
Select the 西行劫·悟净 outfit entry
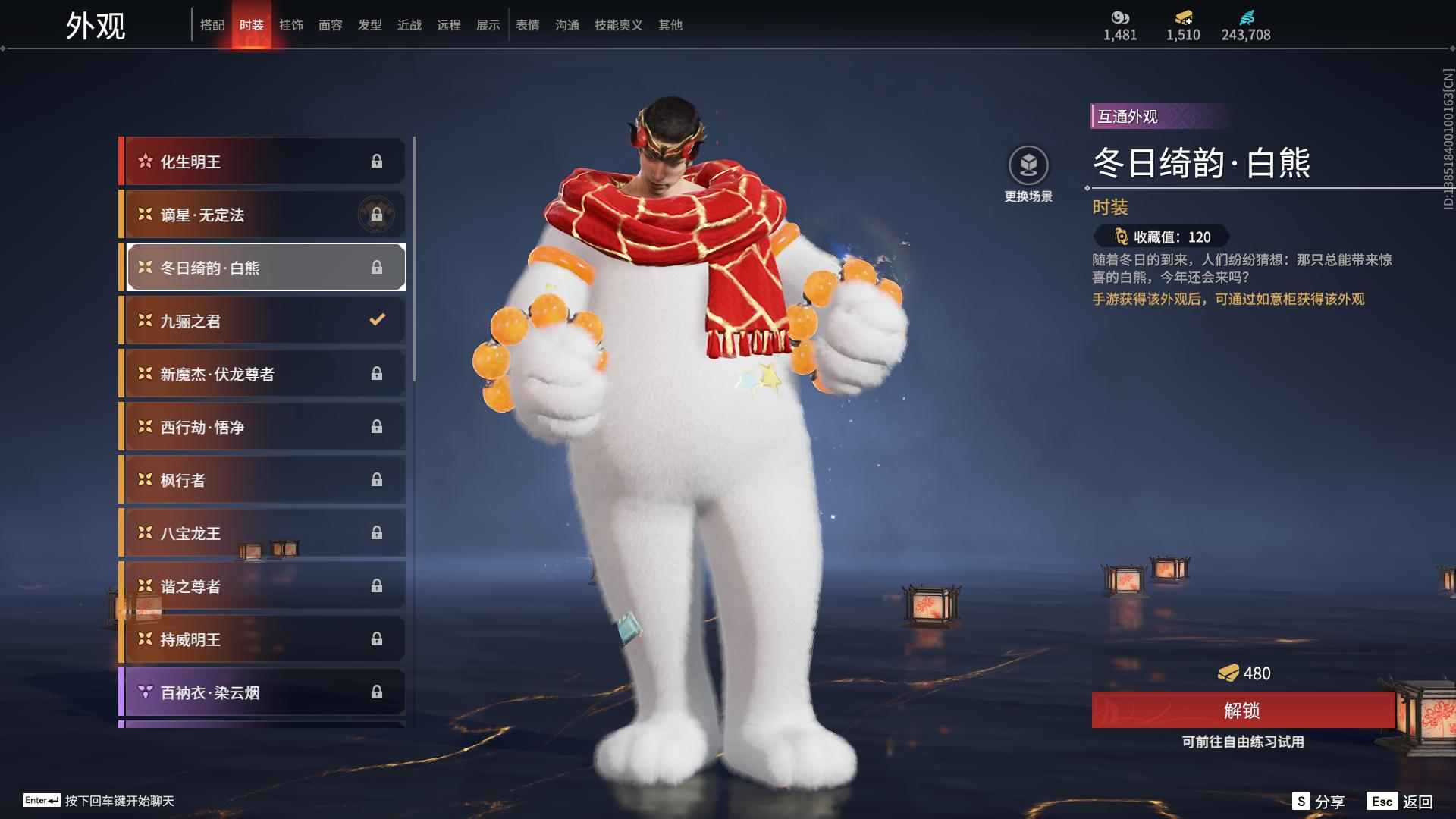258,426
